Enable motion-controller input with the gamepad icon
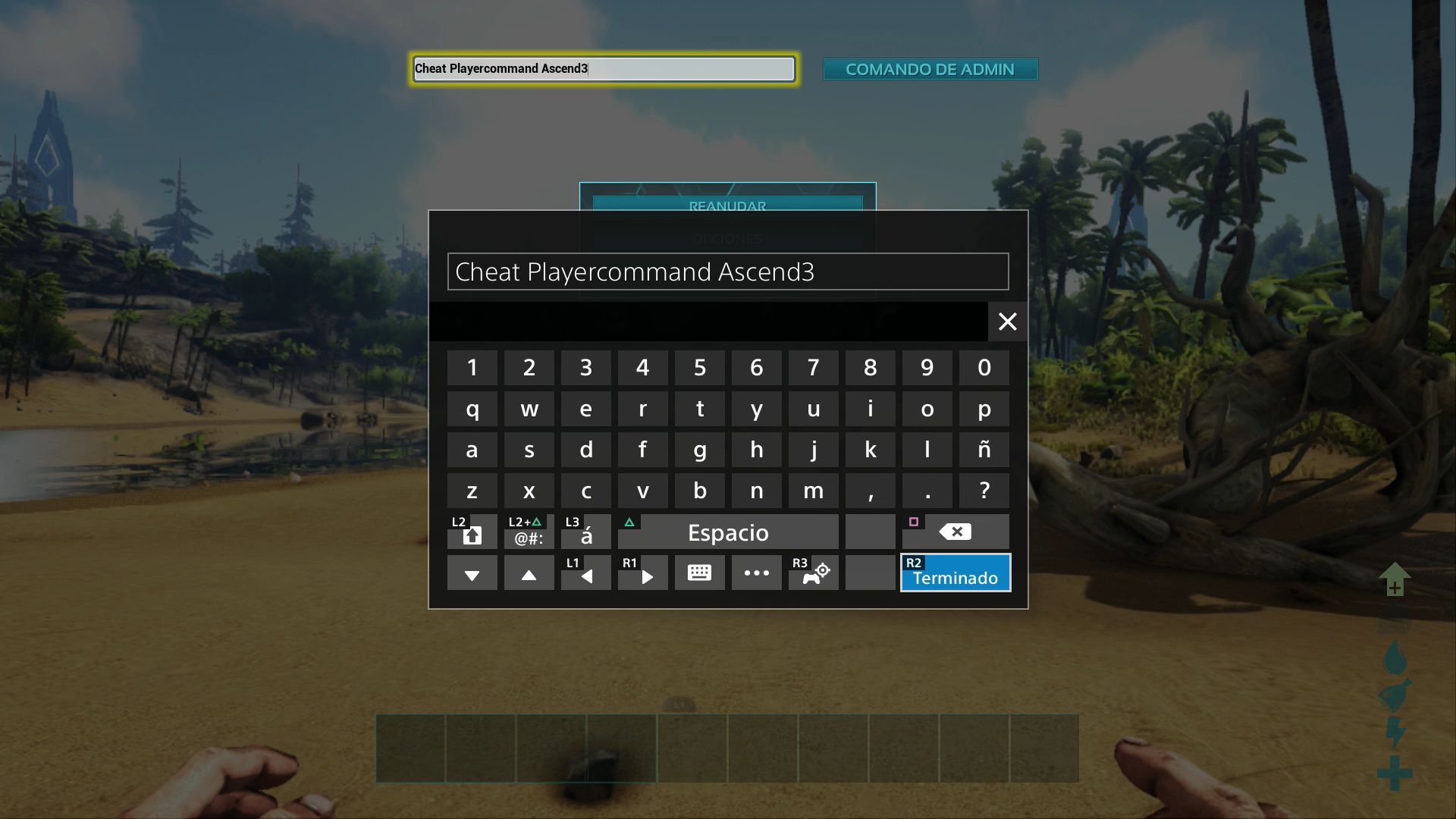The width and height of the screenshot is (1456, 819). click(x=813, y=573)
